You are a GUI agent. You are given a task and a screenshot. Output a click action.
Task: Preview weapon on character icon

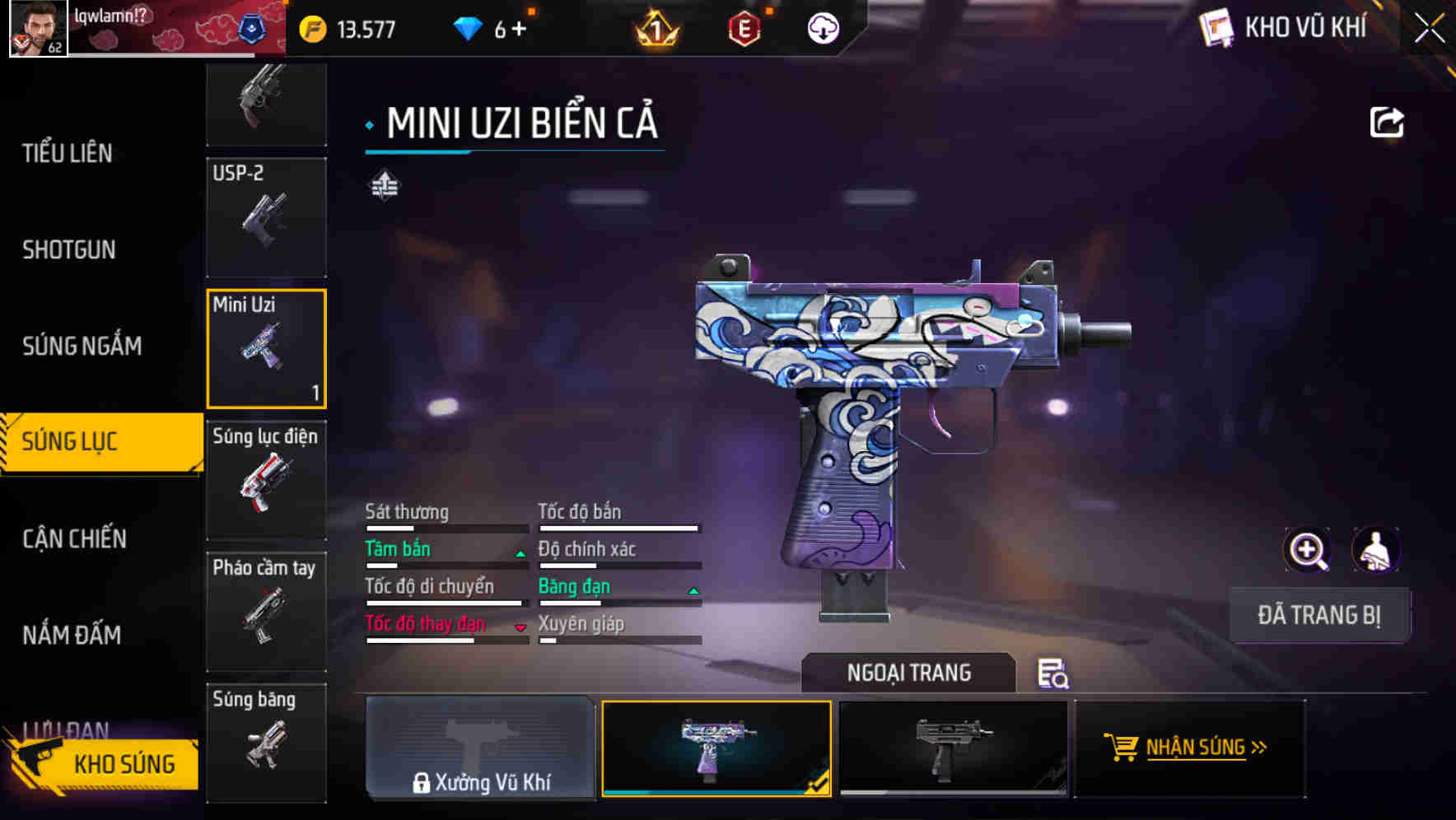(x=1375, y=550)
